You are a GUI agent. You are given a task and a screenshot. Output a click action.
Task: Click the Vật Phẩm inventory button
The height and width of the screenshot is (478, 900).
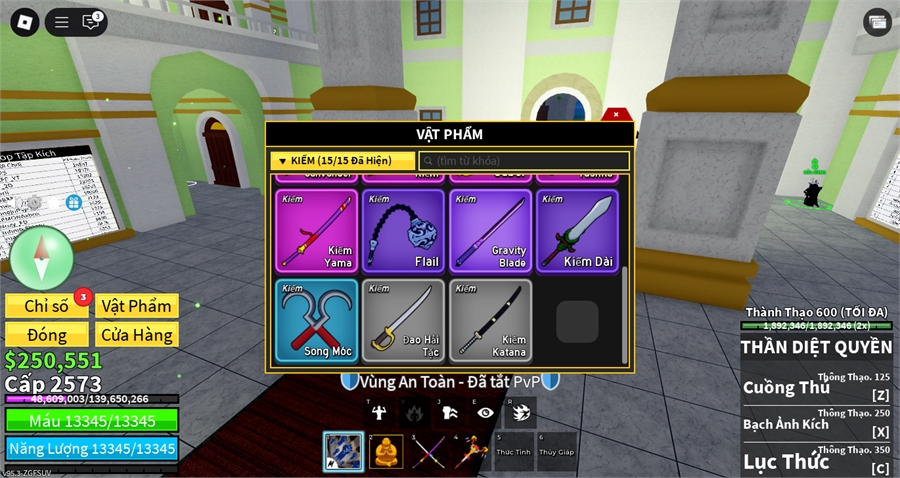coord(137,306)
